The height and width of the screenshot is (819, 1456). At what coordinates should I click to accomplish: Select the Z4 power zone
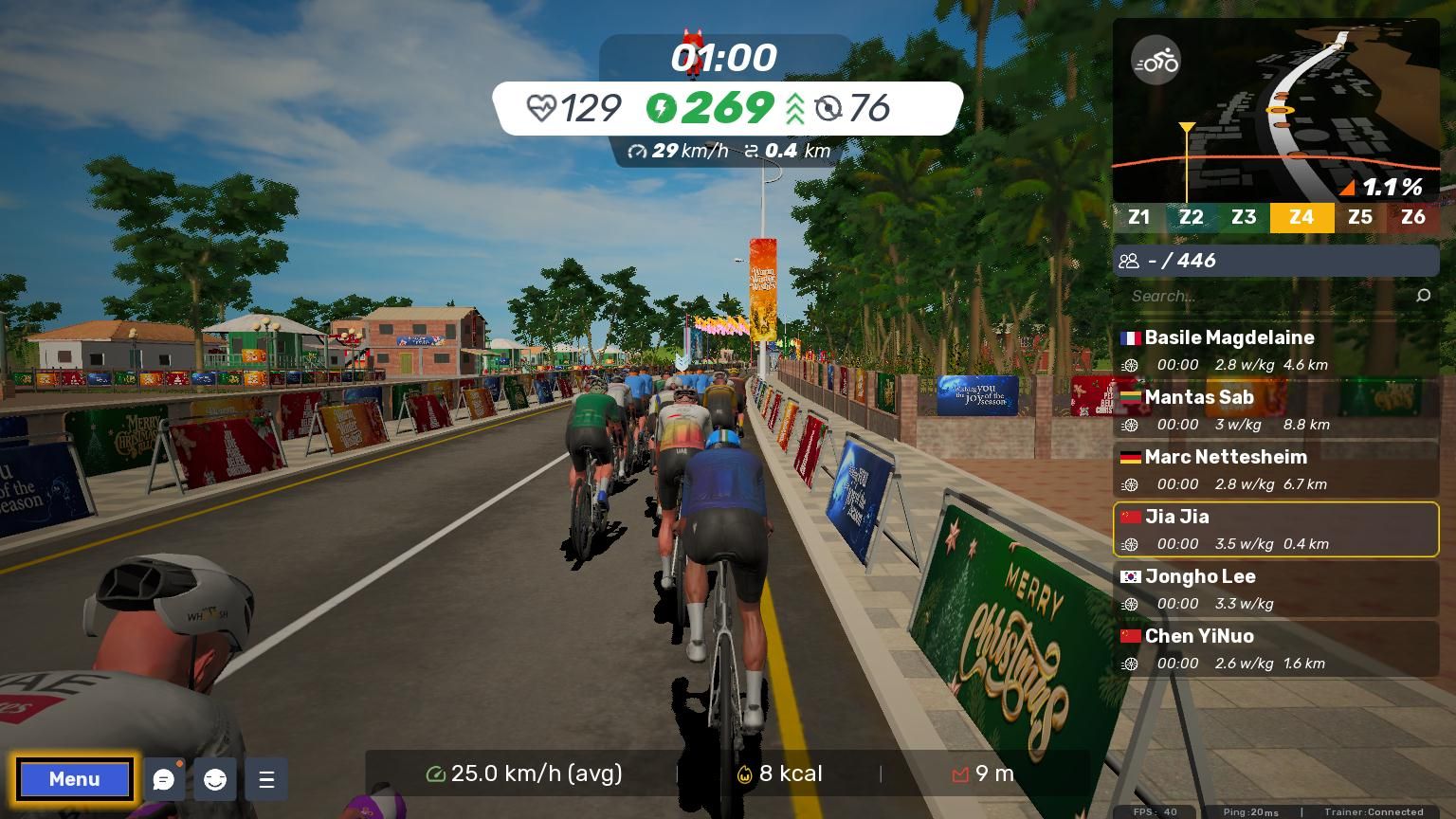(1301, 217)
